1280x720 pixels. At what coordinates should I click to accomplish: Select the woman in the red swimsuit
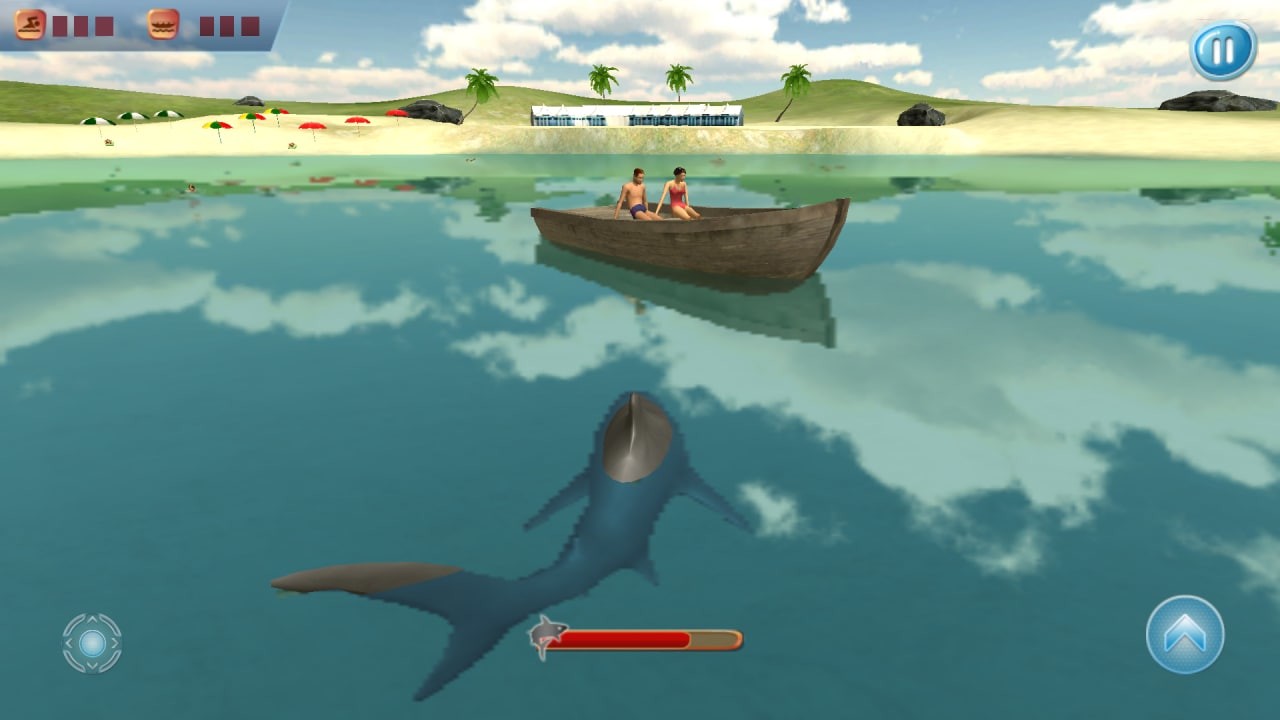click(x=676, y=195)
